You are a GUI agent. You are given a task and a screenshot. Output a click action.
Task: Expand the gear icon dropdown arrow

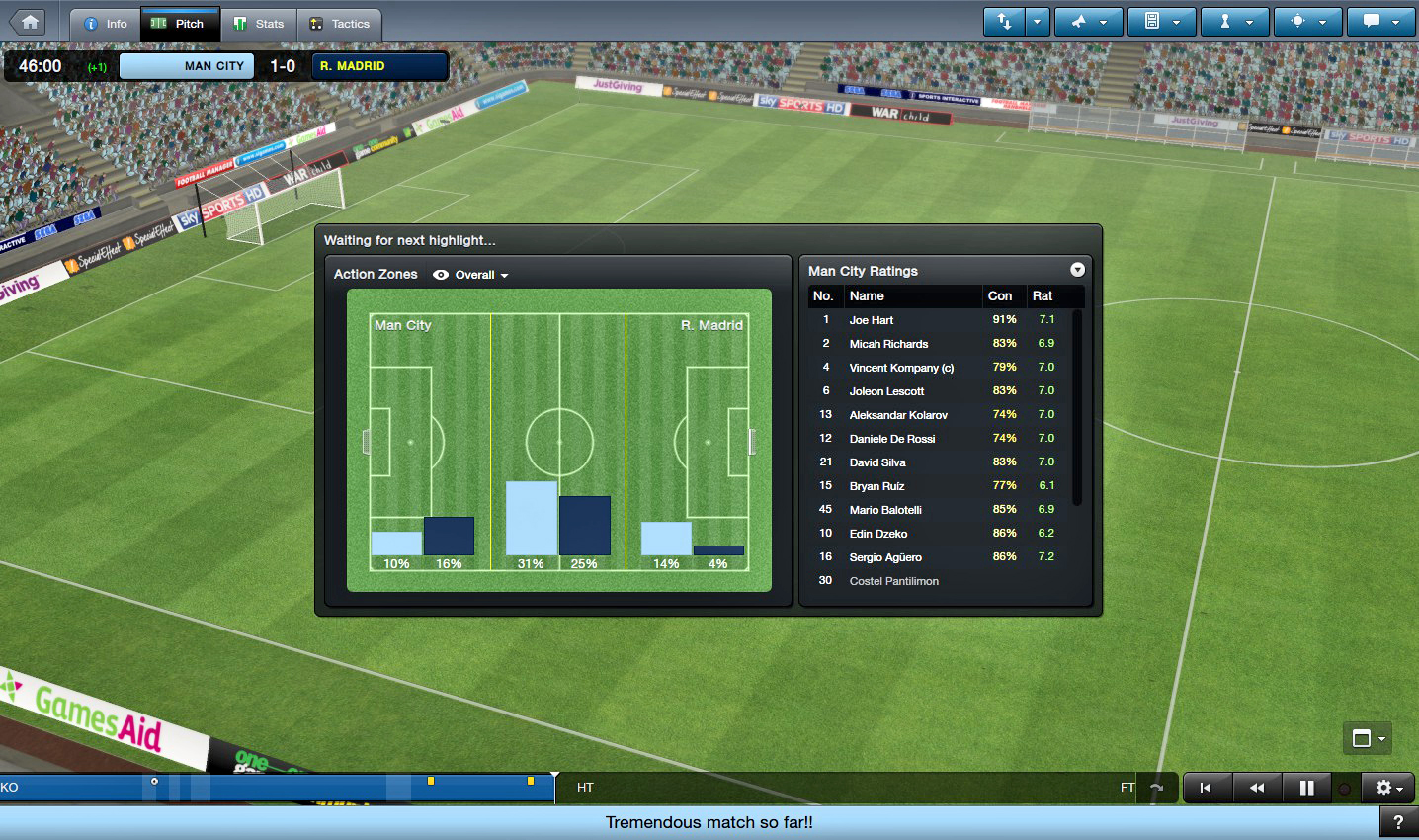(x=1401, y=788)
